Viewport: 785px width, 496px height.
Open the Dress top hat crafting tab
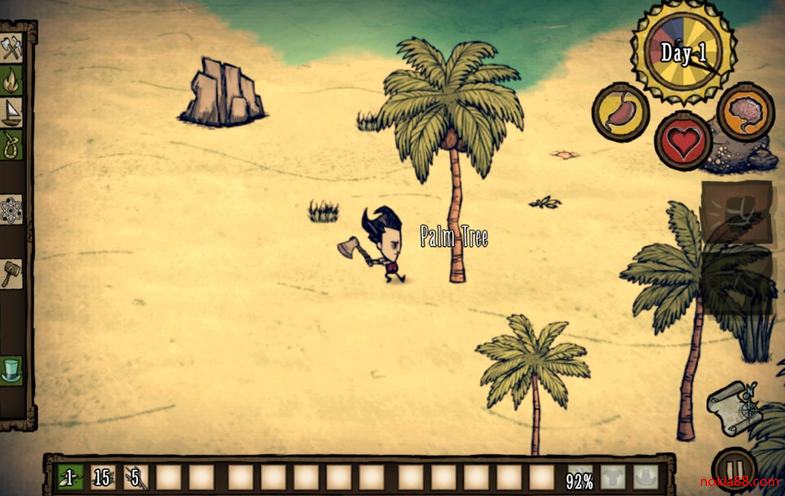point(12,369)
